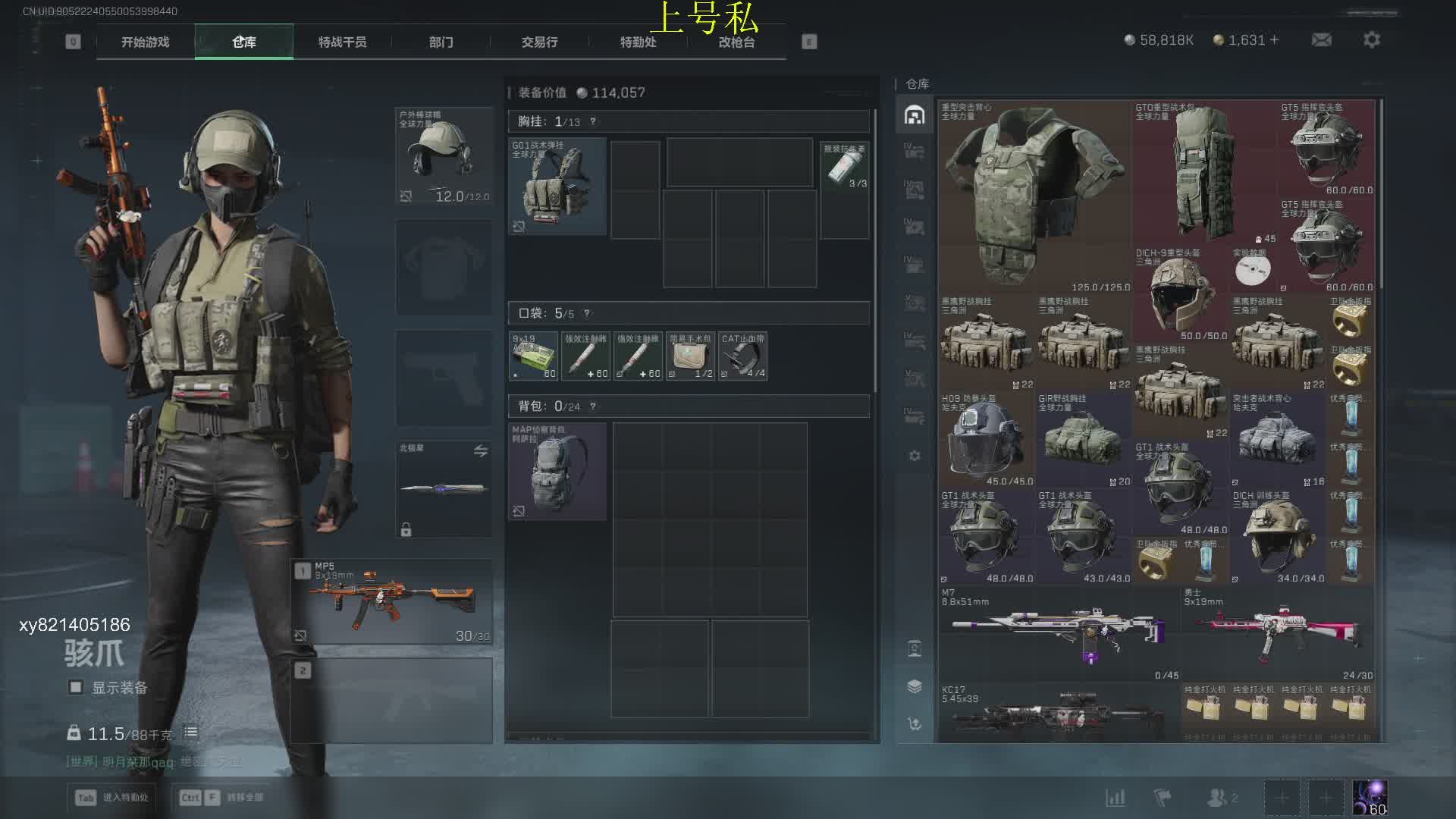
Task: Select the equipped MP5 weapon slot
Action: (392, 602)
